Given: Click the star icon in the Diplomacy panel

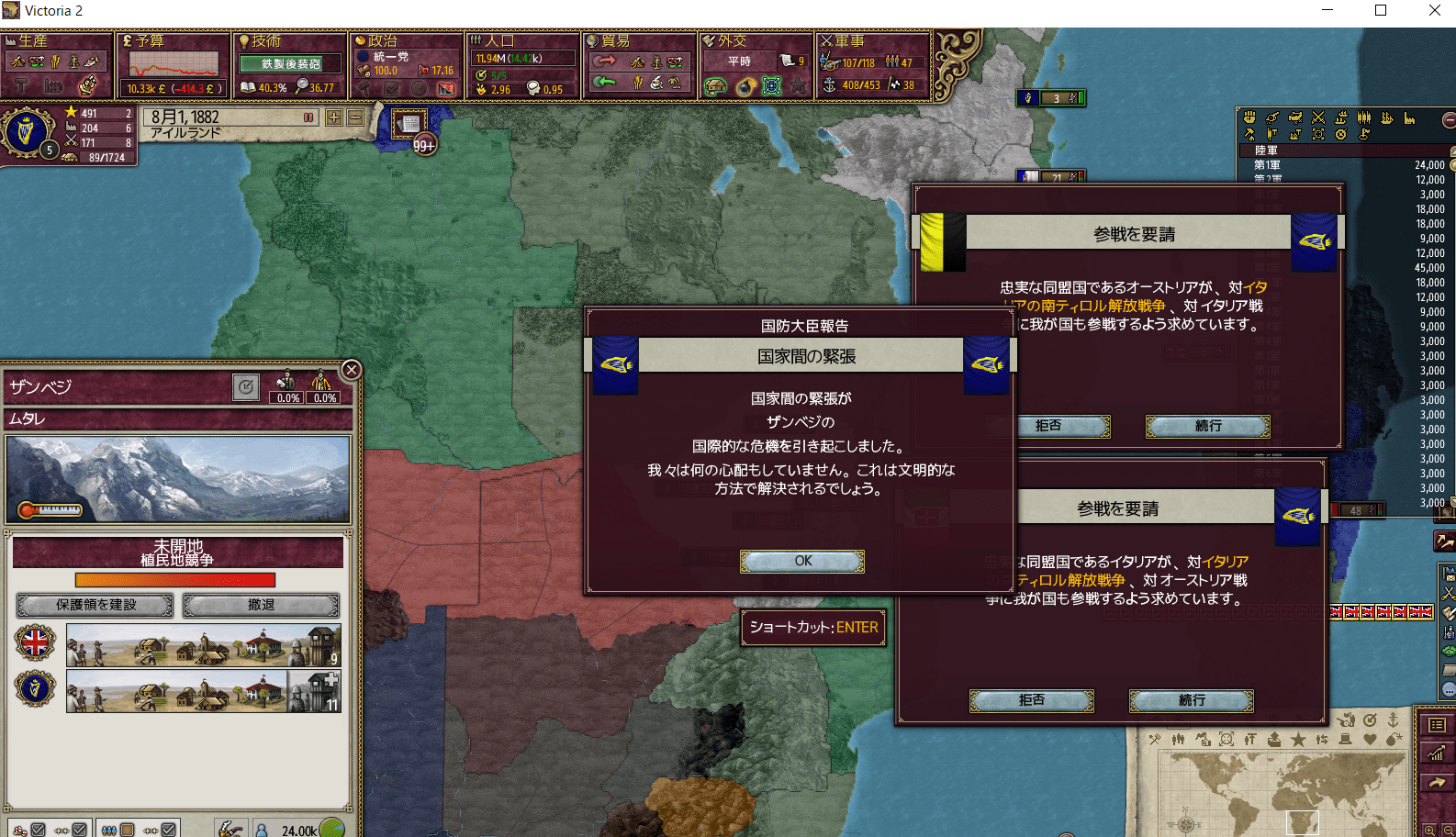Looking at the screenshot, I should pyautogui.click(x=799, y=86).
